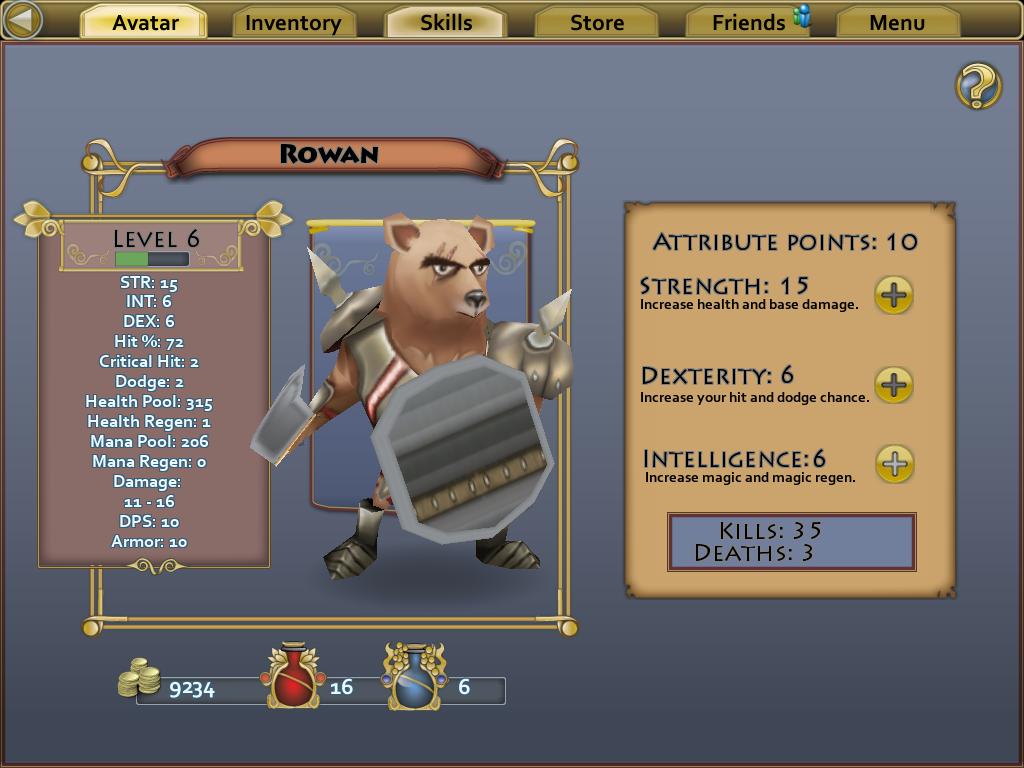
Task: Increase Dexterity with its plus button
Action: coord(894,385)
